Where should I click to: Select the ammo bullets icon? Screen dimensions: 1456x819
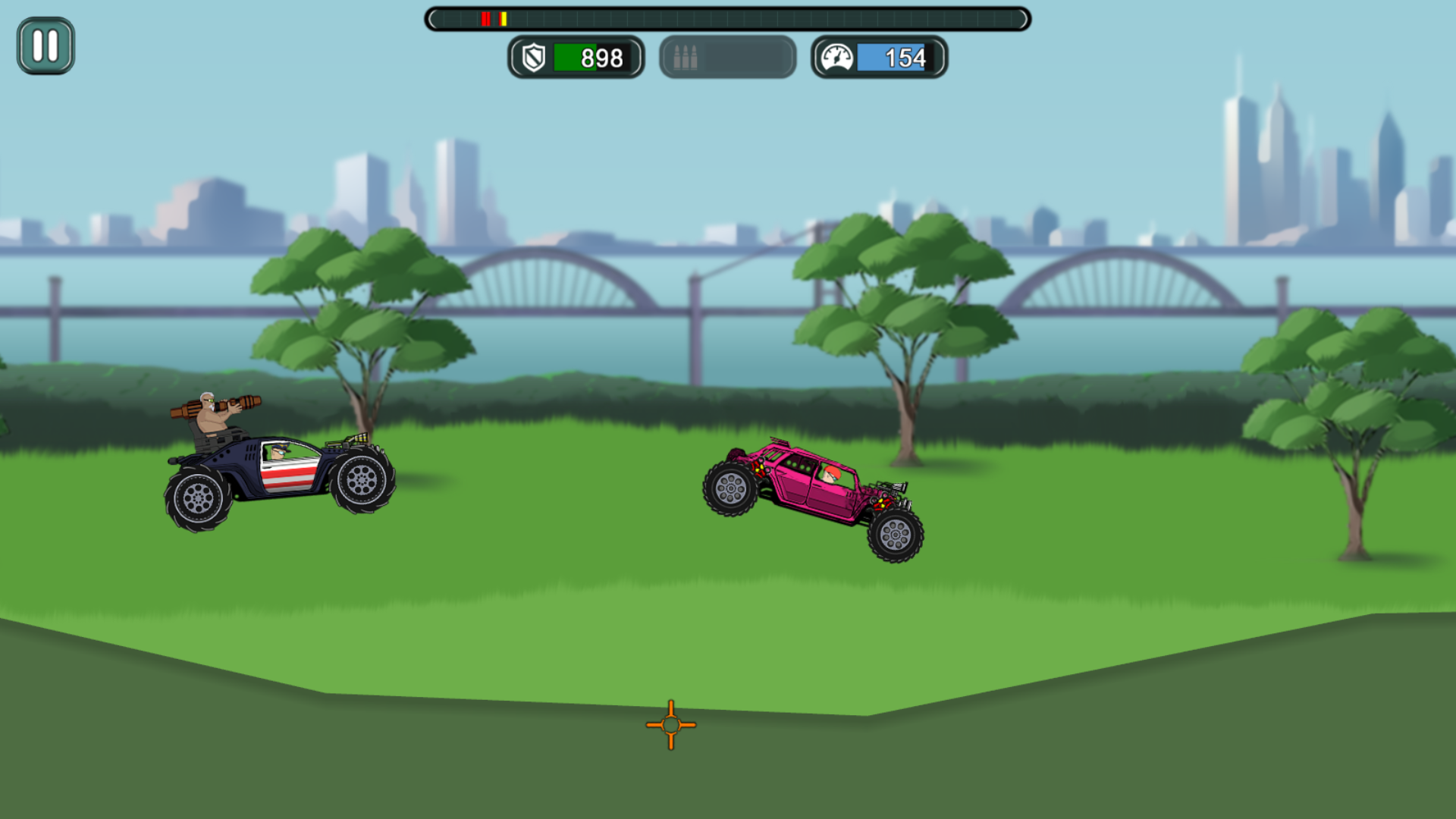point(685,58)
